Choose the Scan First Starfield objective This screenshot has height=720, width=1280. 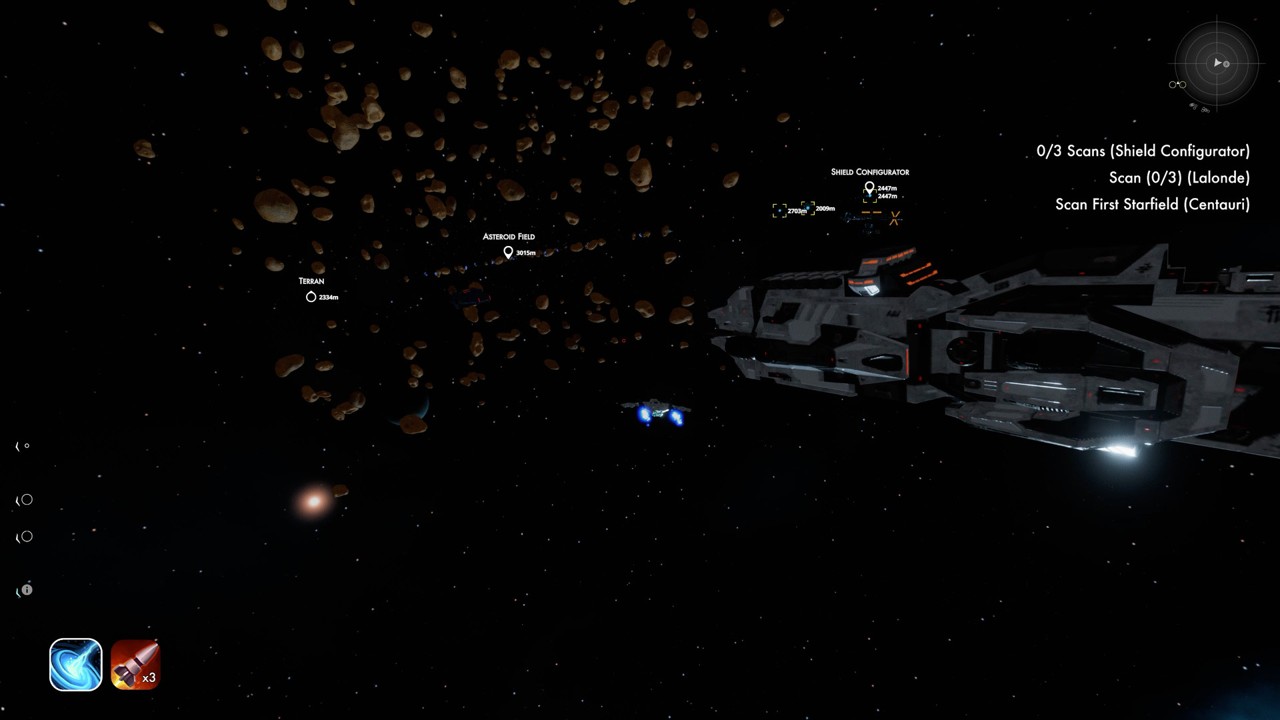[1152, 205]
